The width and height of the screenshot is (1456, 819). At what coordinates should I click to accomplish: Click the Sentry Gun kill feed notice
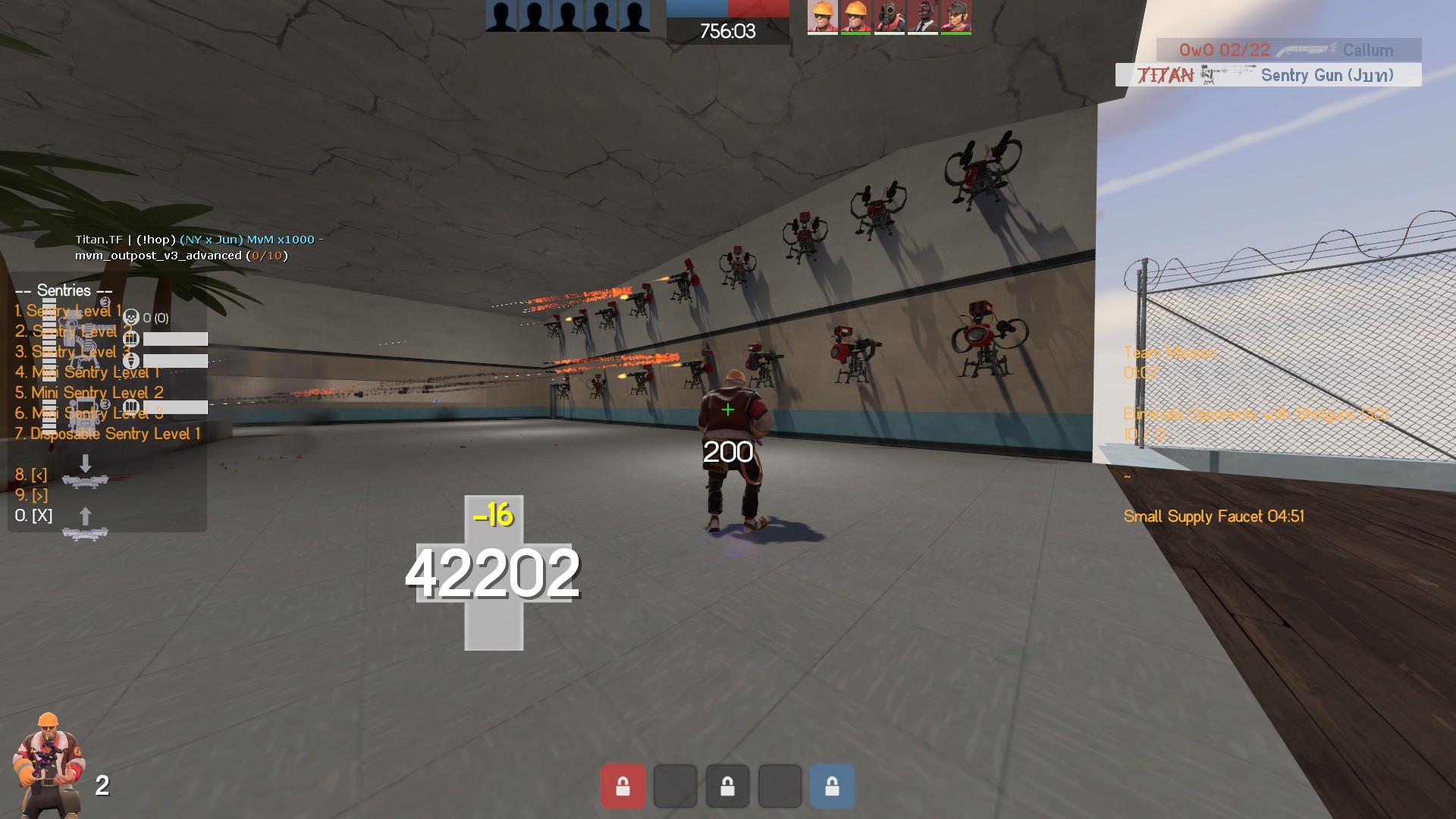coord(1268,75)
